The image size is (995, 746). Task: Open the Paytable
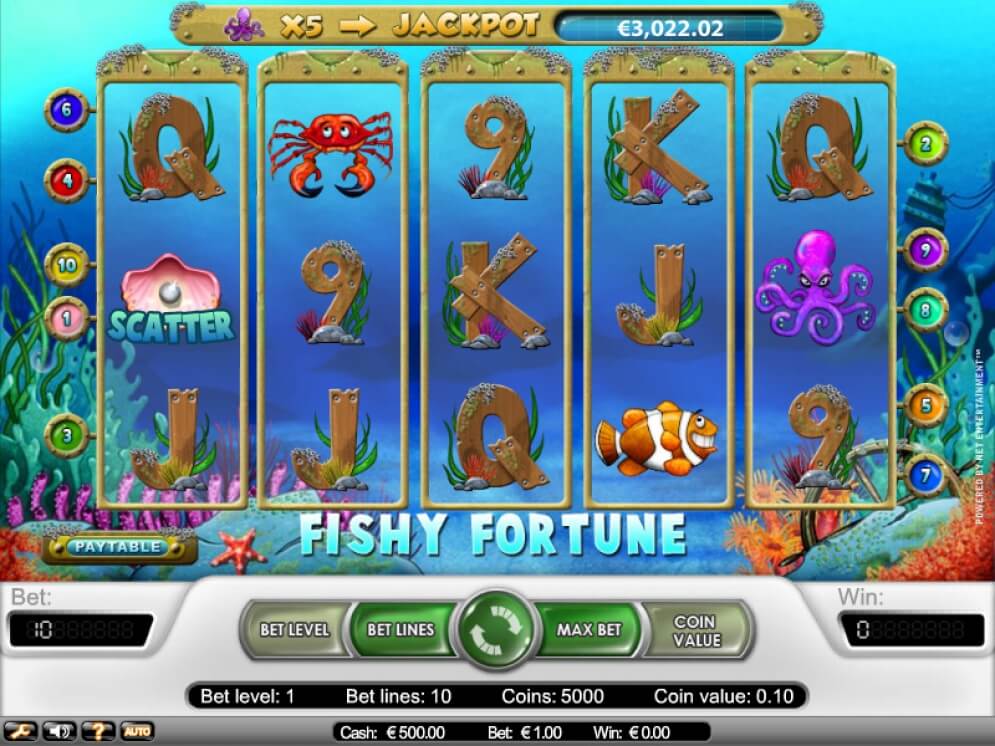120,547
